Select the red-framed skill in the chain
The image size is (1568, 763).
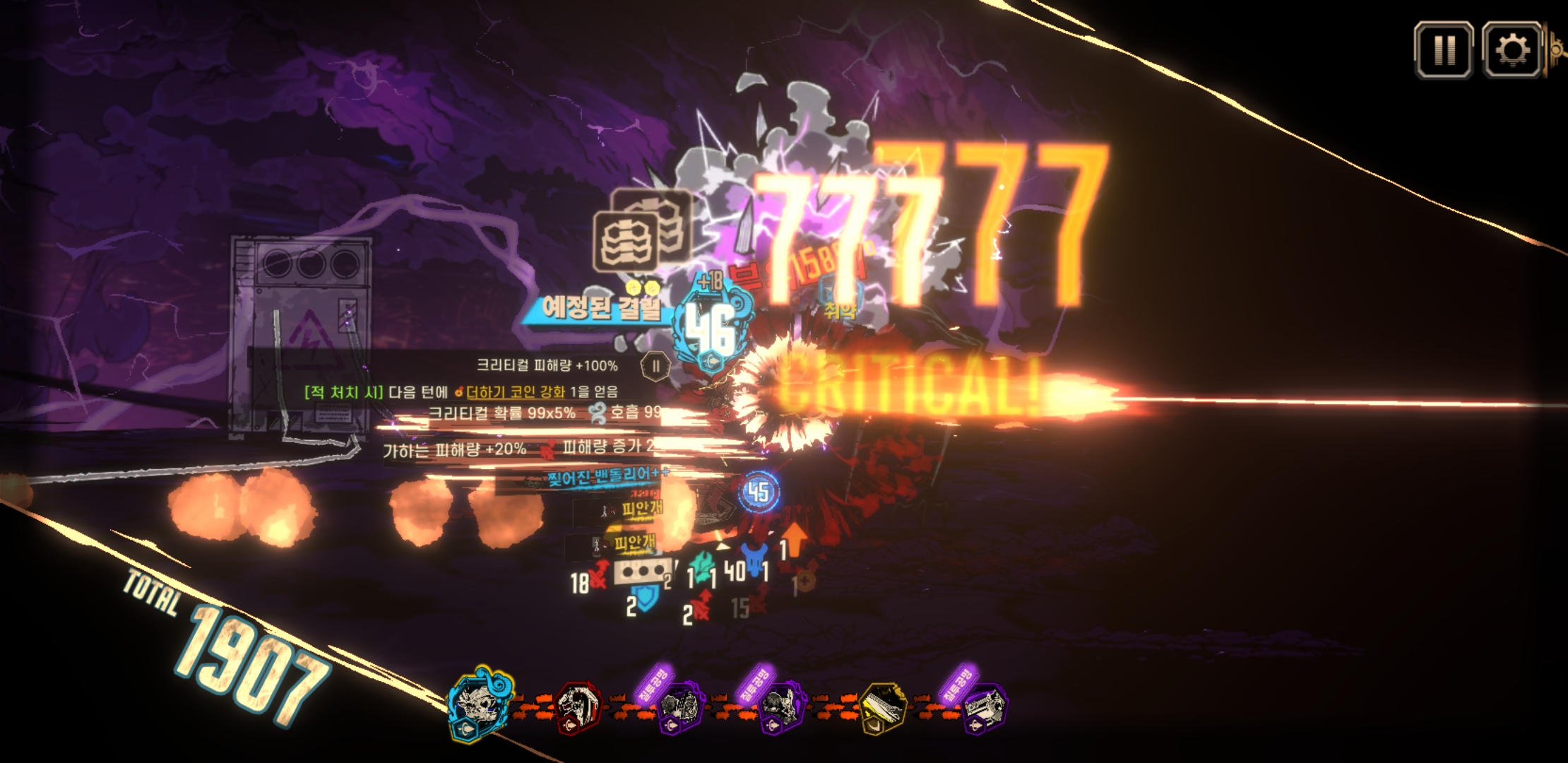pyautogui.click(x=578, y=705)
